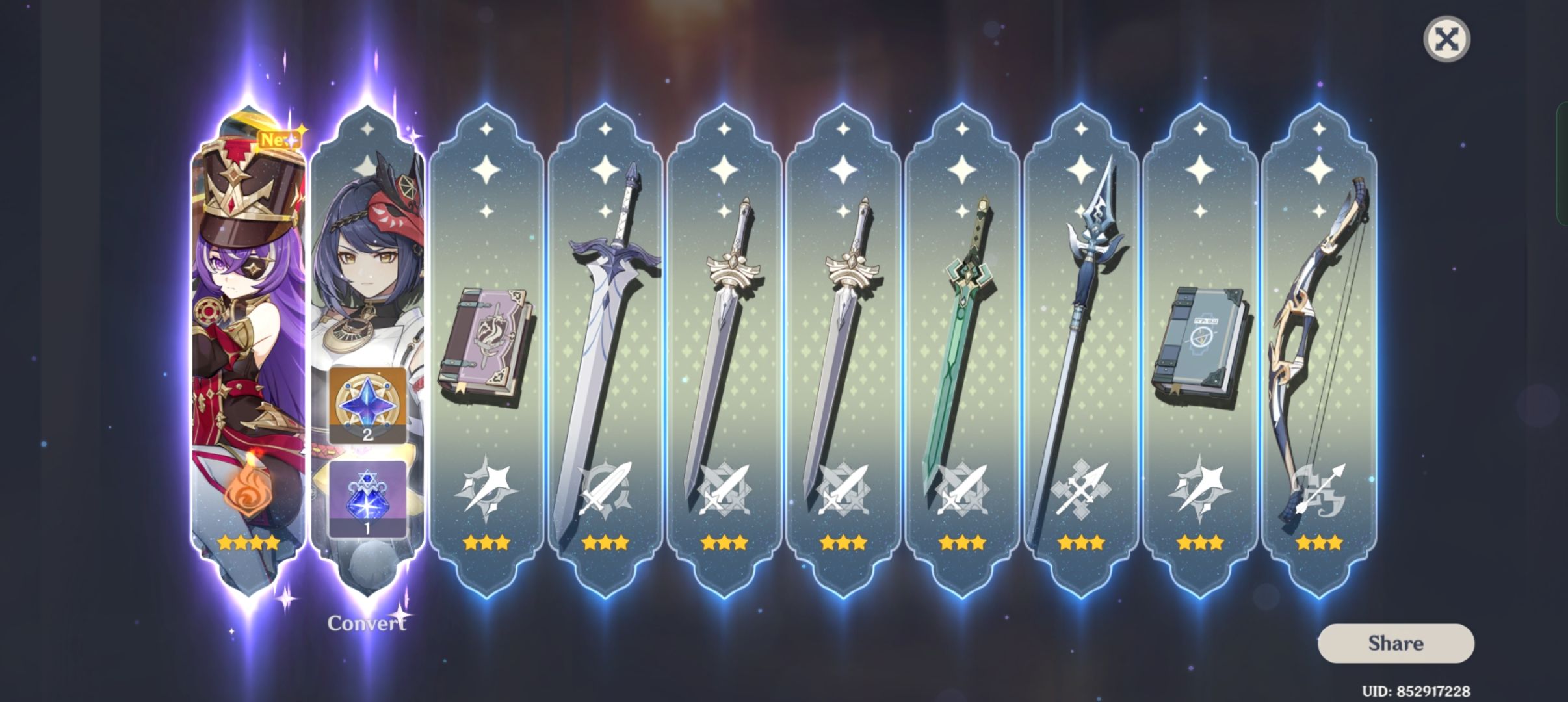
Task: Select the large greatsword weapon card
Action: (x=608, y=325)
